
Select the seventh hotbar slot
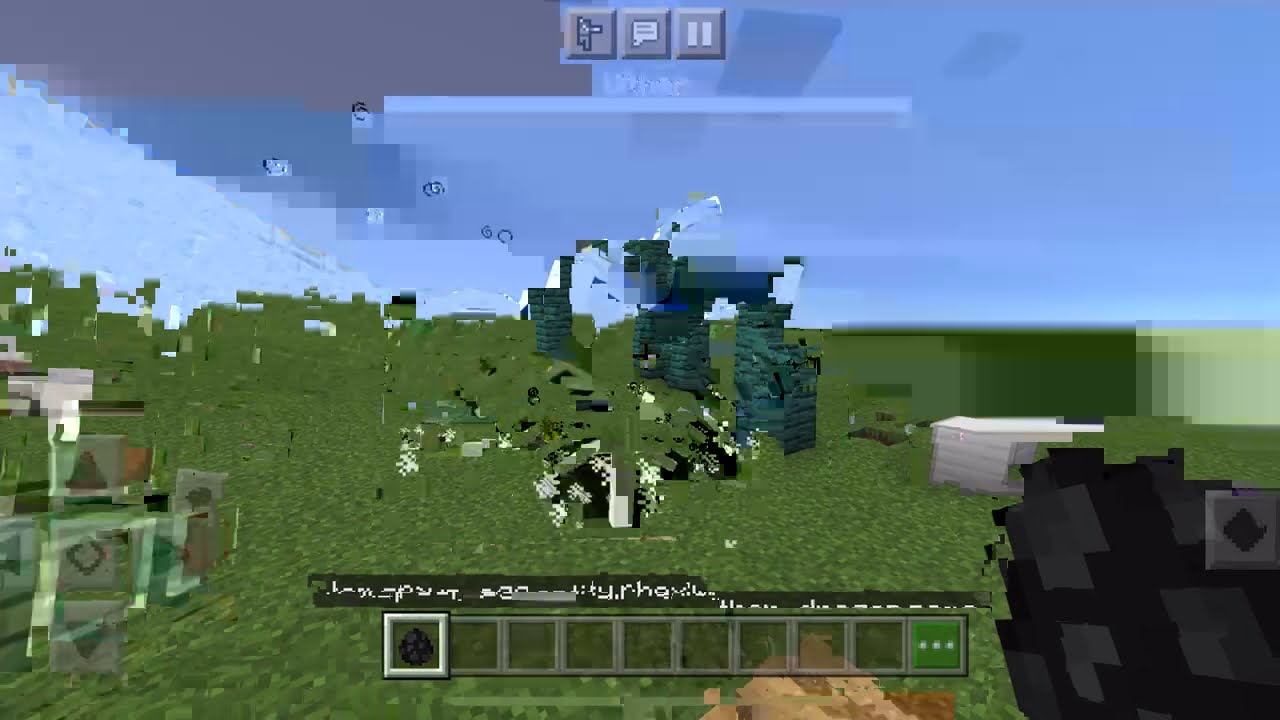[x=761, y=647]
